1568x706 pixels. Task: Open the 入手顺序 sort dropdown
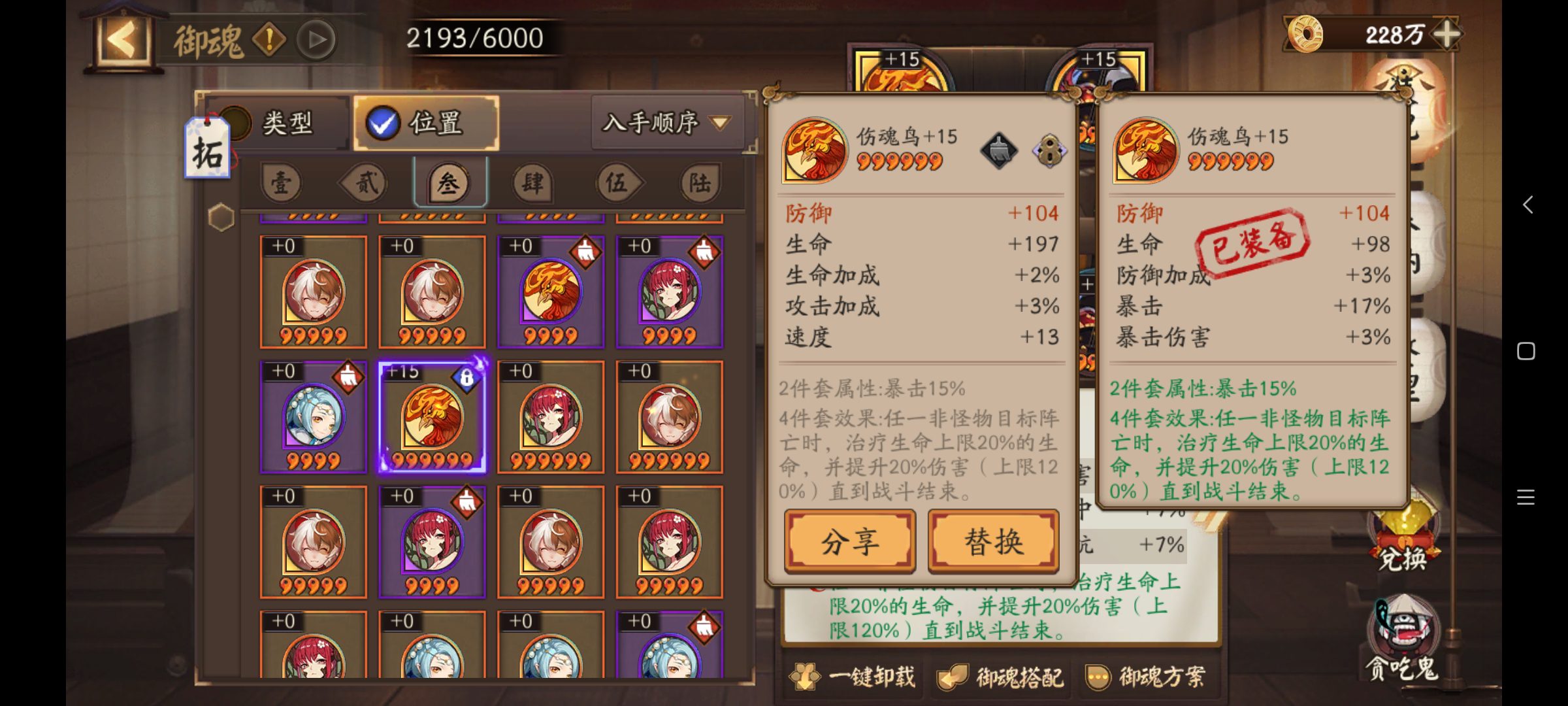(666, 123)
